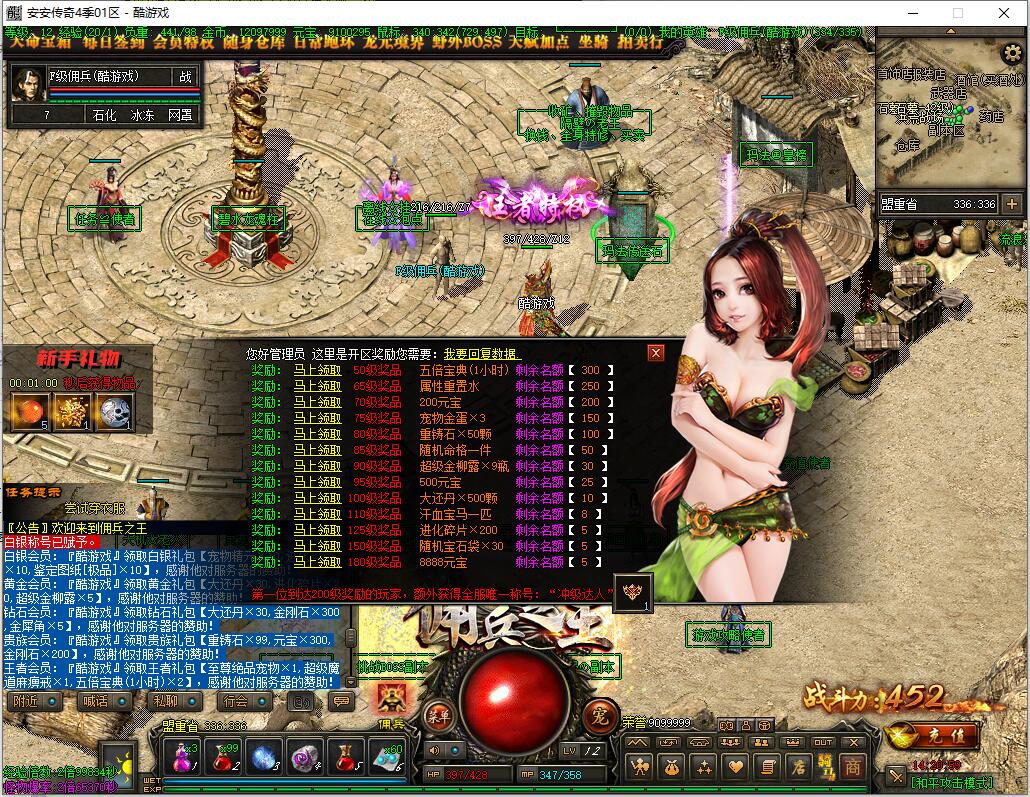Select the blue orb hotbar item
The height and width of the screenshot is (797, 1030).
pos(265,759)
